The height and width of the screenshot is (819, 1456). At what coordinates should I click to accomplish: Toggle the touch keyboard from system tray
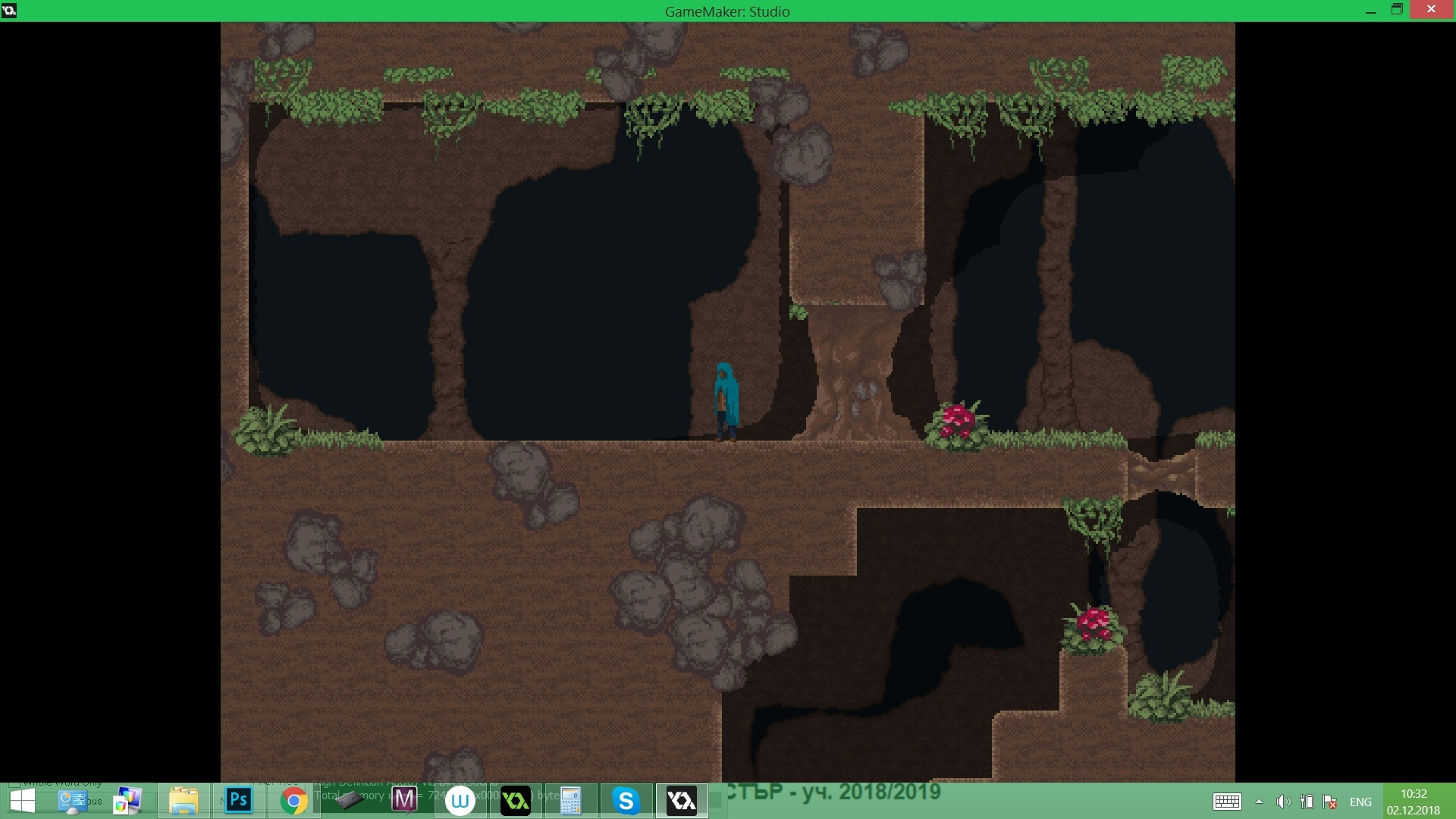[x=1227, y=802]
